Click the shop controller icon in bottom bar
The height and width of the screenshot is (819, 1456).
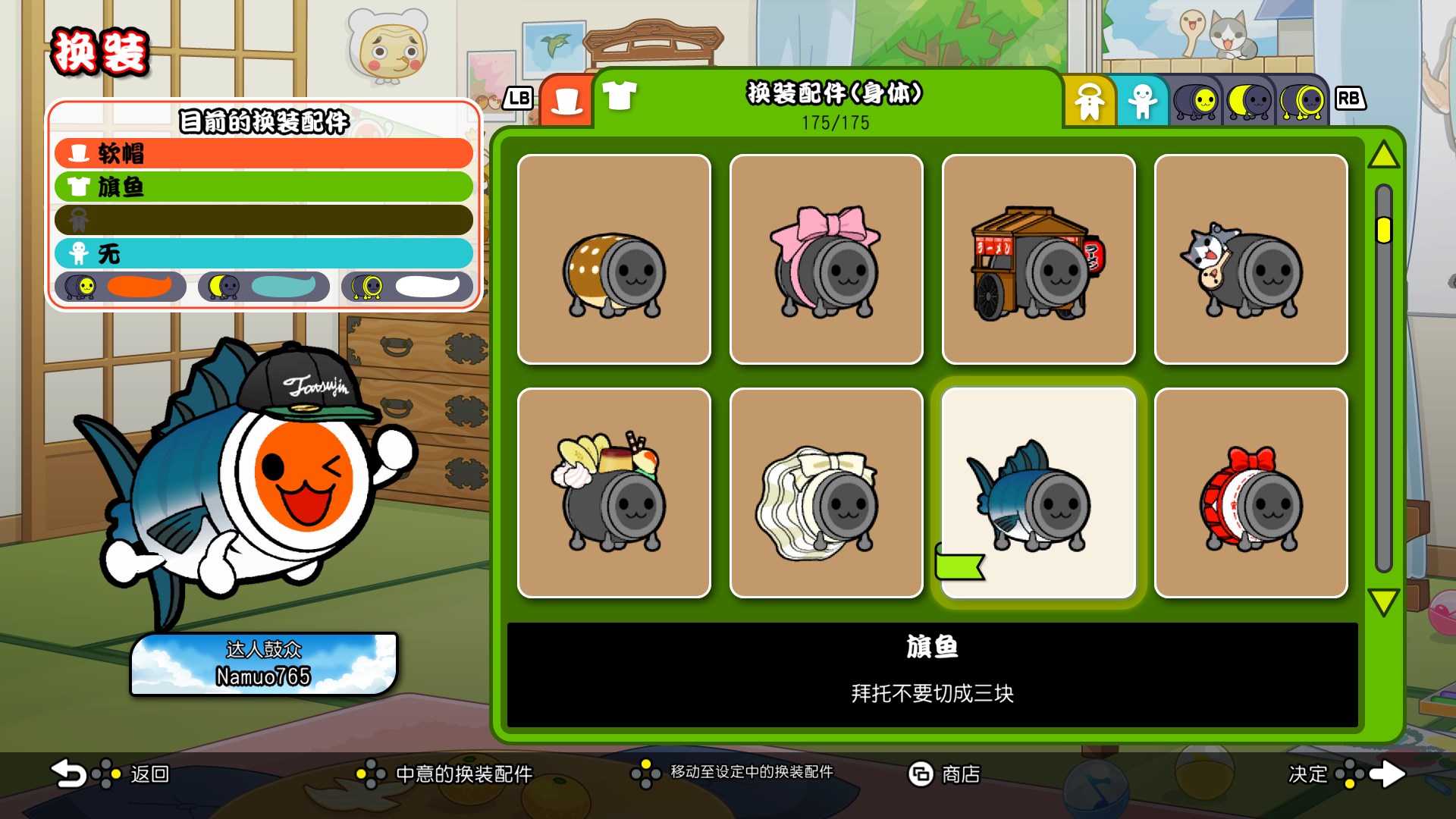point(921,775)
